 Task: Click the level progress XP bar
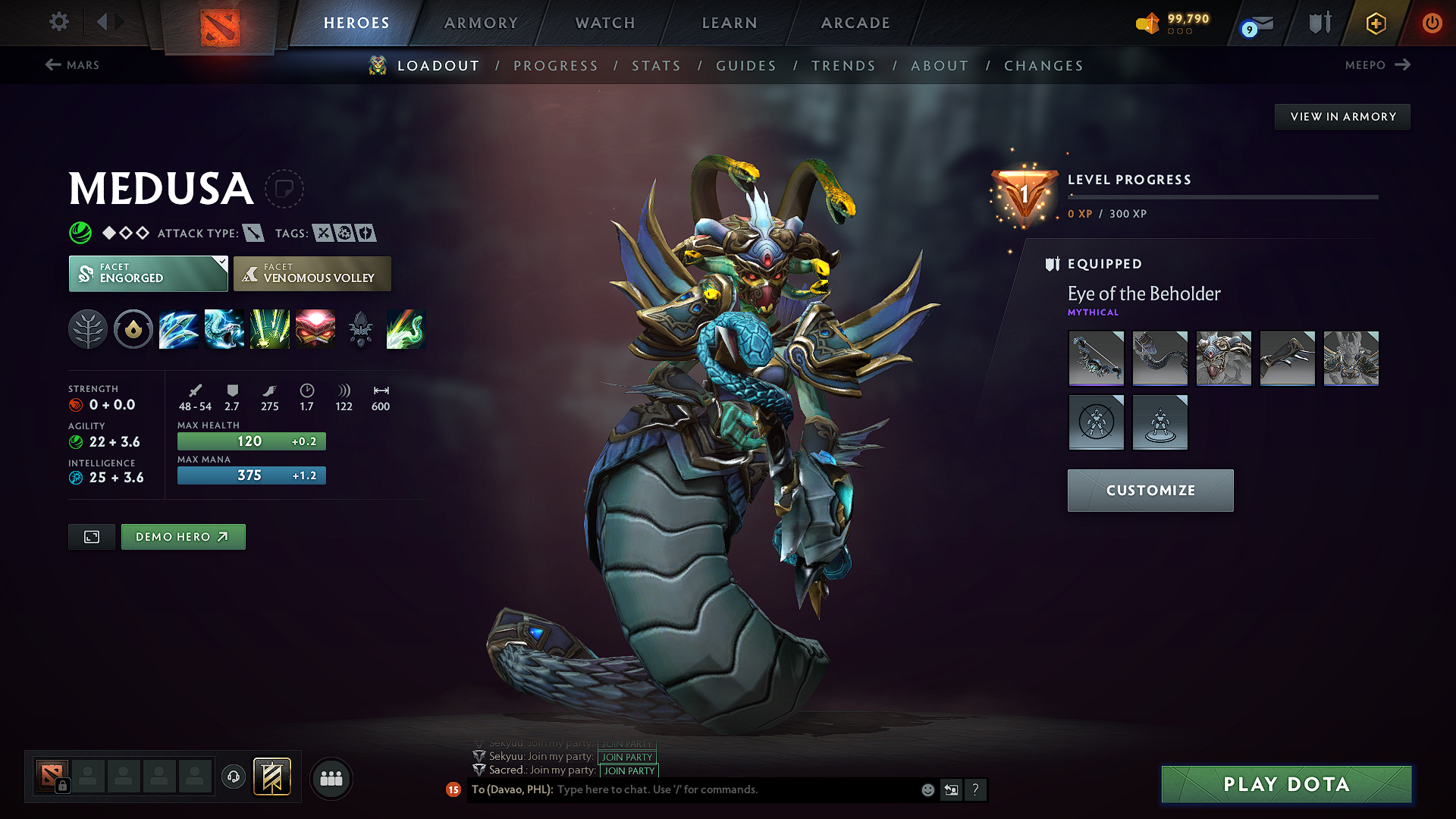tap(1222, 197)
